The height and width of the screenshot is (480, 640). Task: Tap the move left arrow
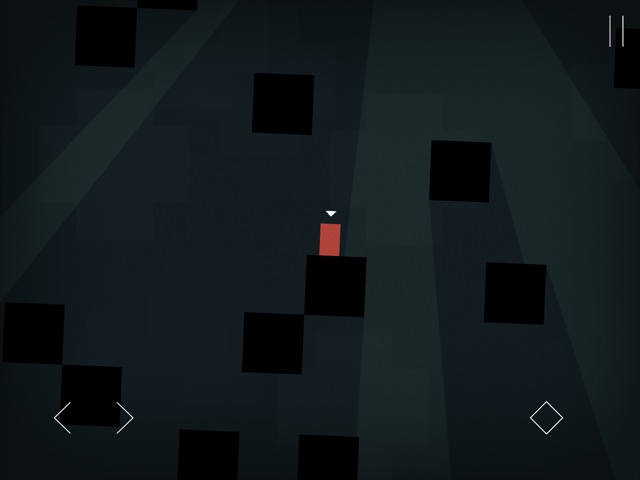(62, 418)
